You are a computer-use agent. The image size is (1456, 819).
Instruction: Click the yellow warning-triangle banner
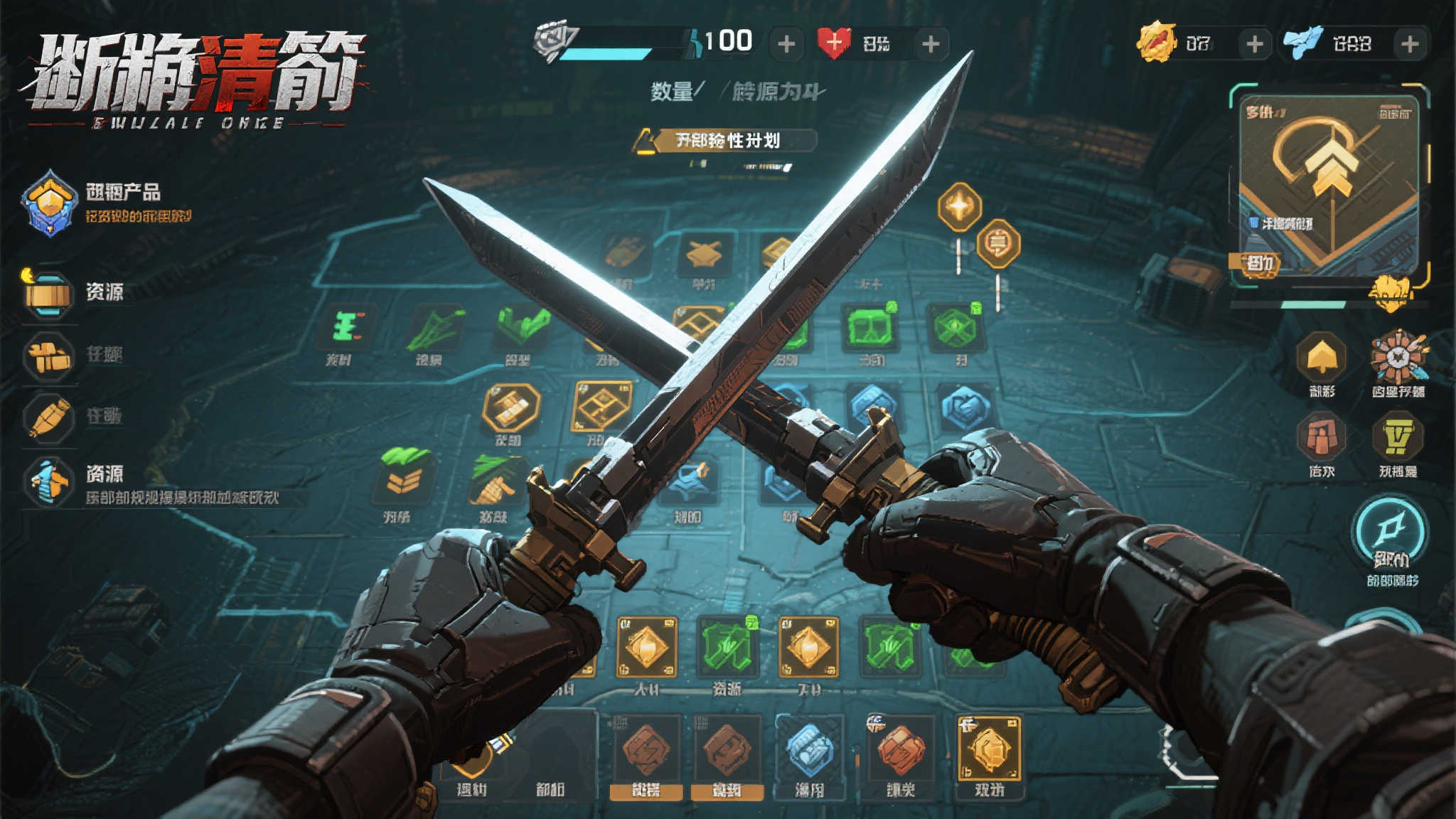click(725, 141)
